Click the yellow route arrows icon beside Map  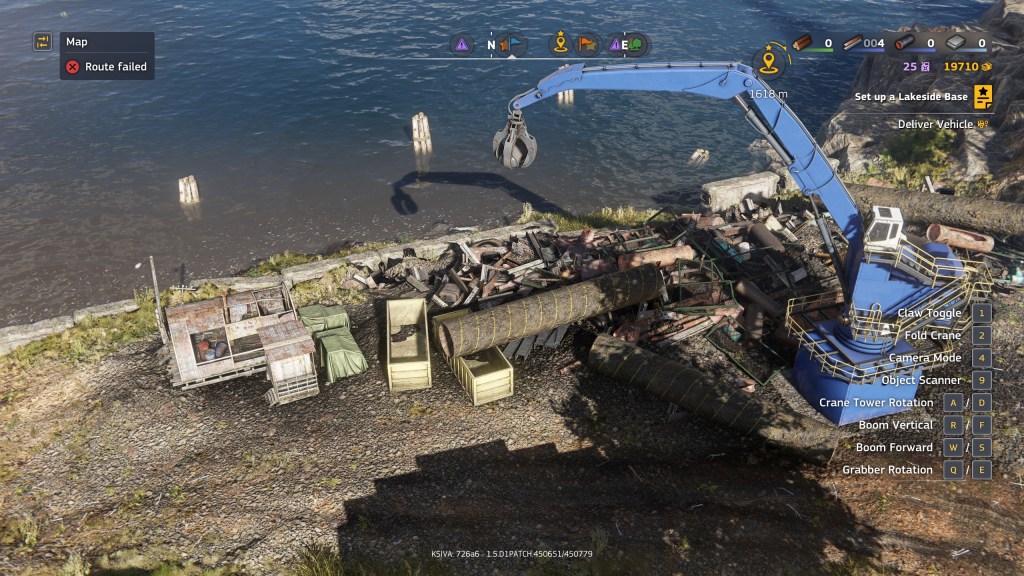[x=43, y=42]
